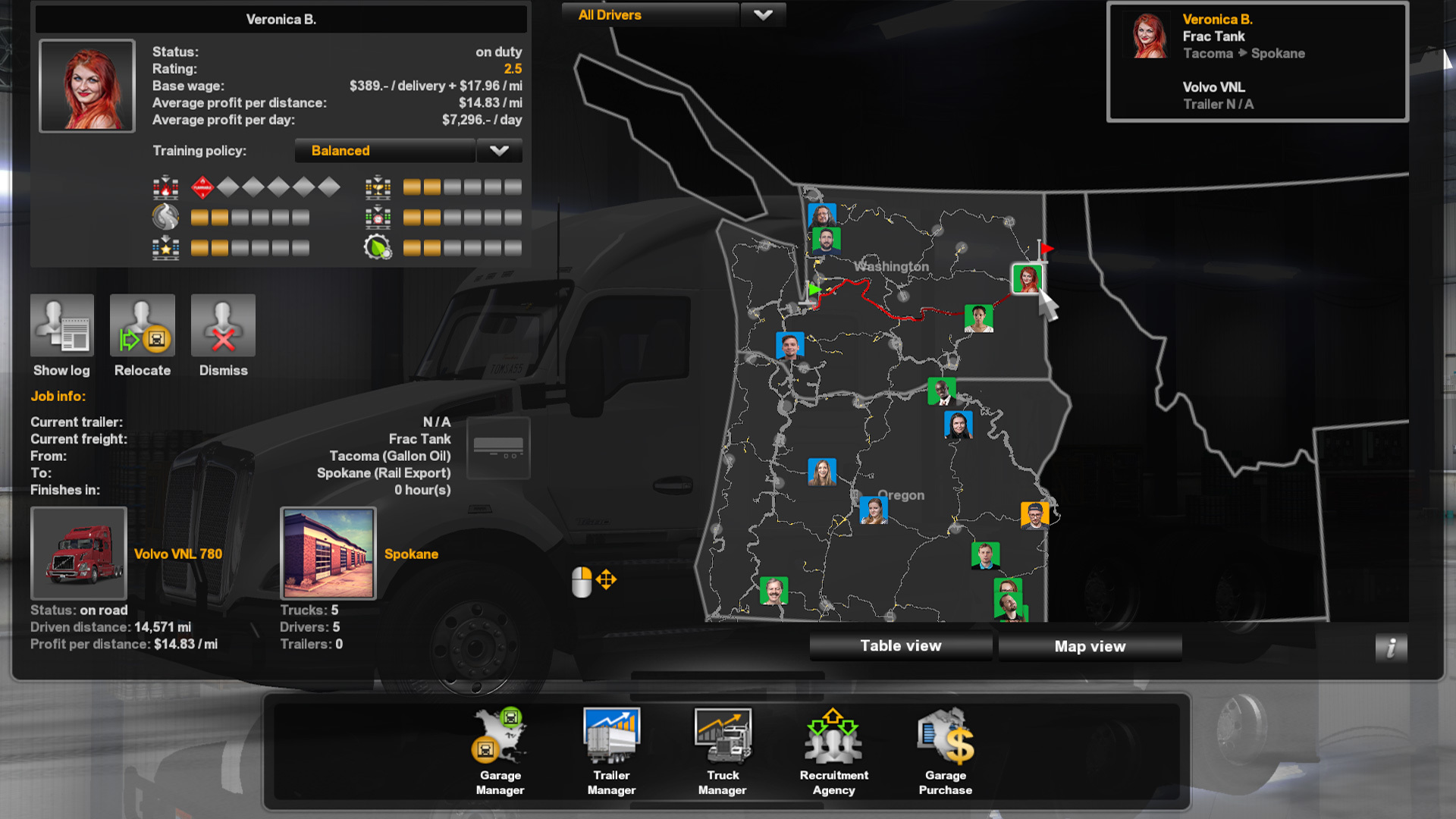Open Trailer Manager
This screenshot has height=819, width=1456.
[611, 751]
